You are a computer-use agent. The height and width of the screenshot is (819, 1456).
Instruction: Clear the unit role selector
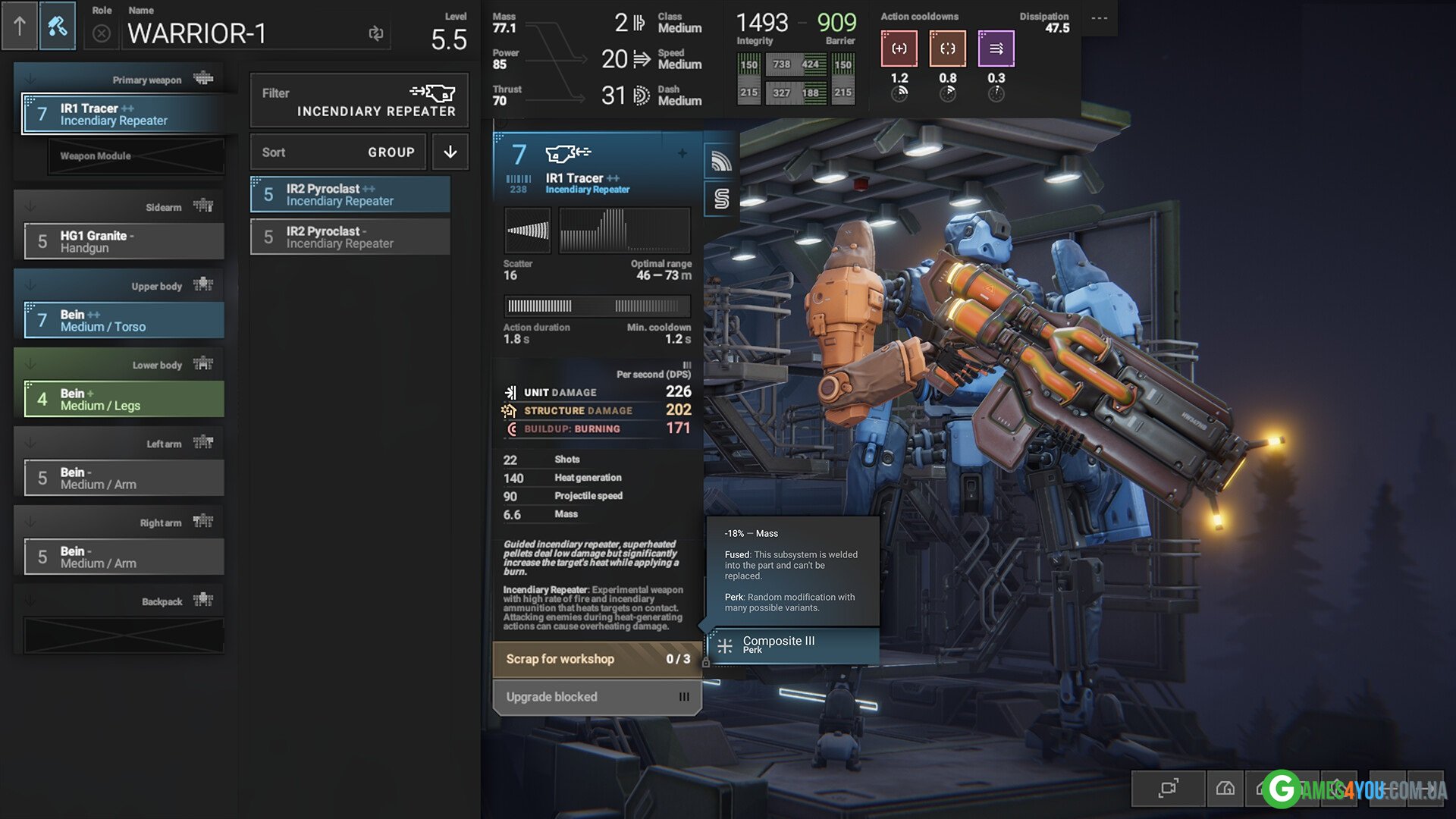pyautogui.click(x=102, y=34)
